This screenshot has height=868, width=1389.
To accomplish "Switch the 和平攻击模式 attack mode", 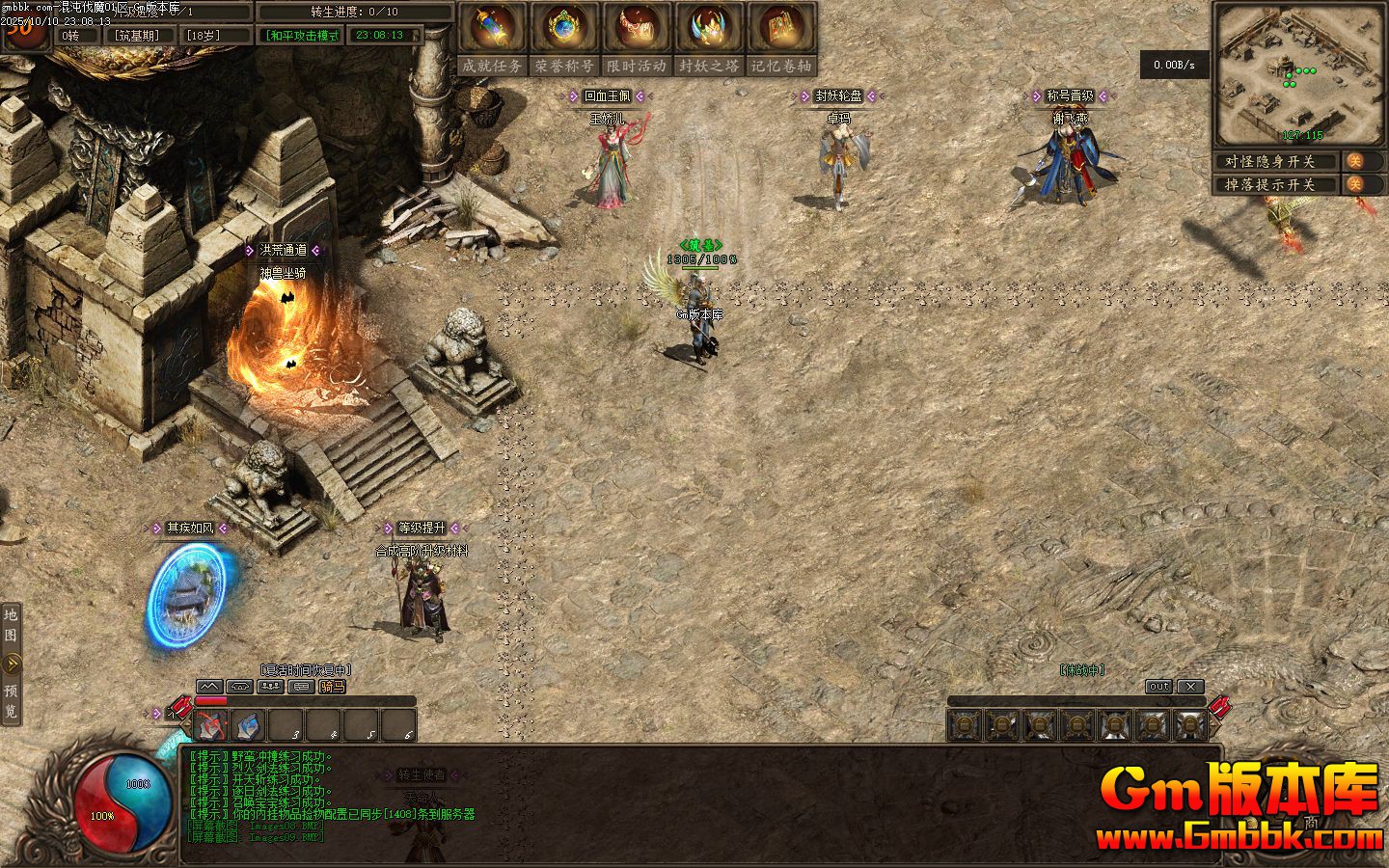I will pyautogui.click(x=303, y=36).
